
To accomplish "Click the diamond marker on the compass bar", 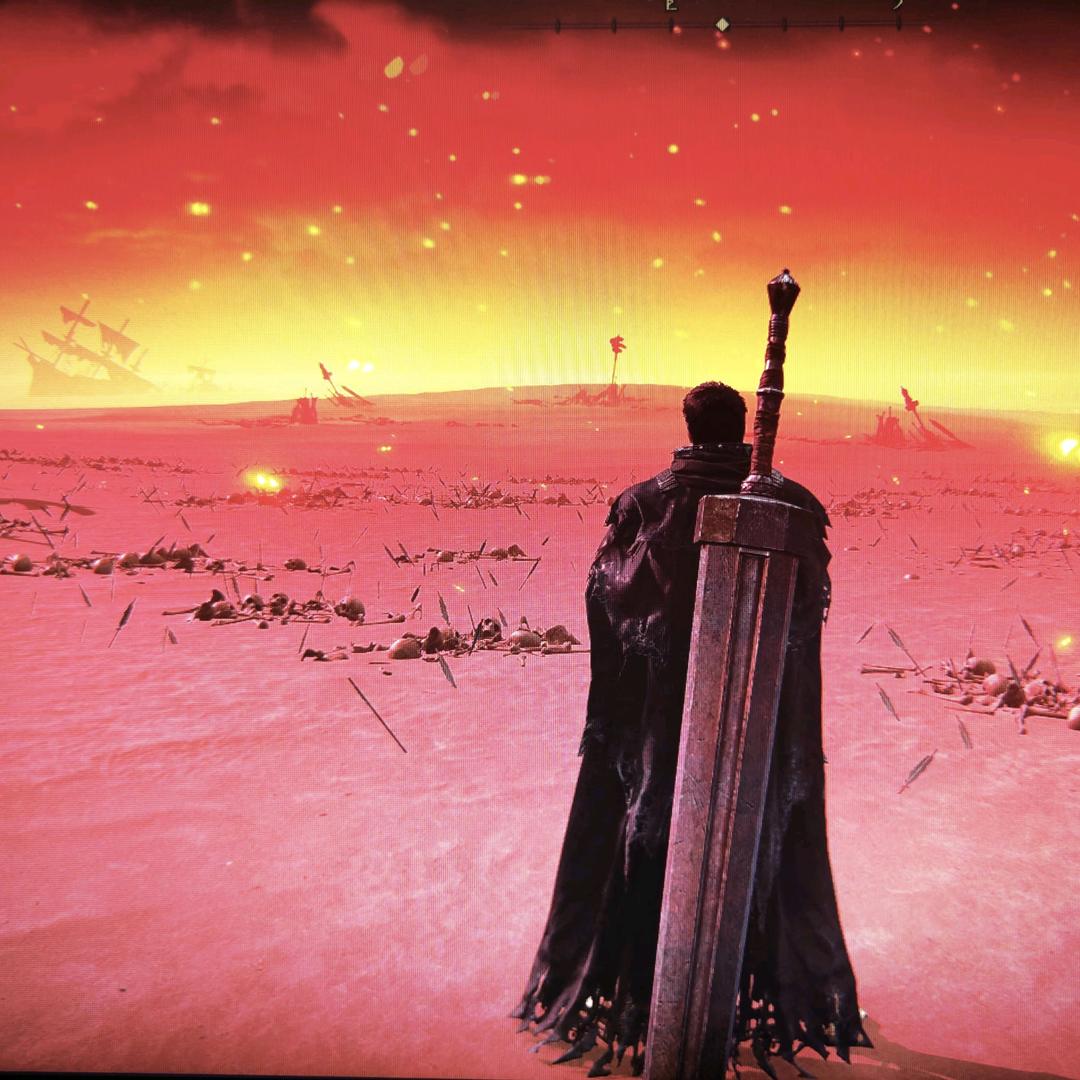I will [x=722, y=24].
